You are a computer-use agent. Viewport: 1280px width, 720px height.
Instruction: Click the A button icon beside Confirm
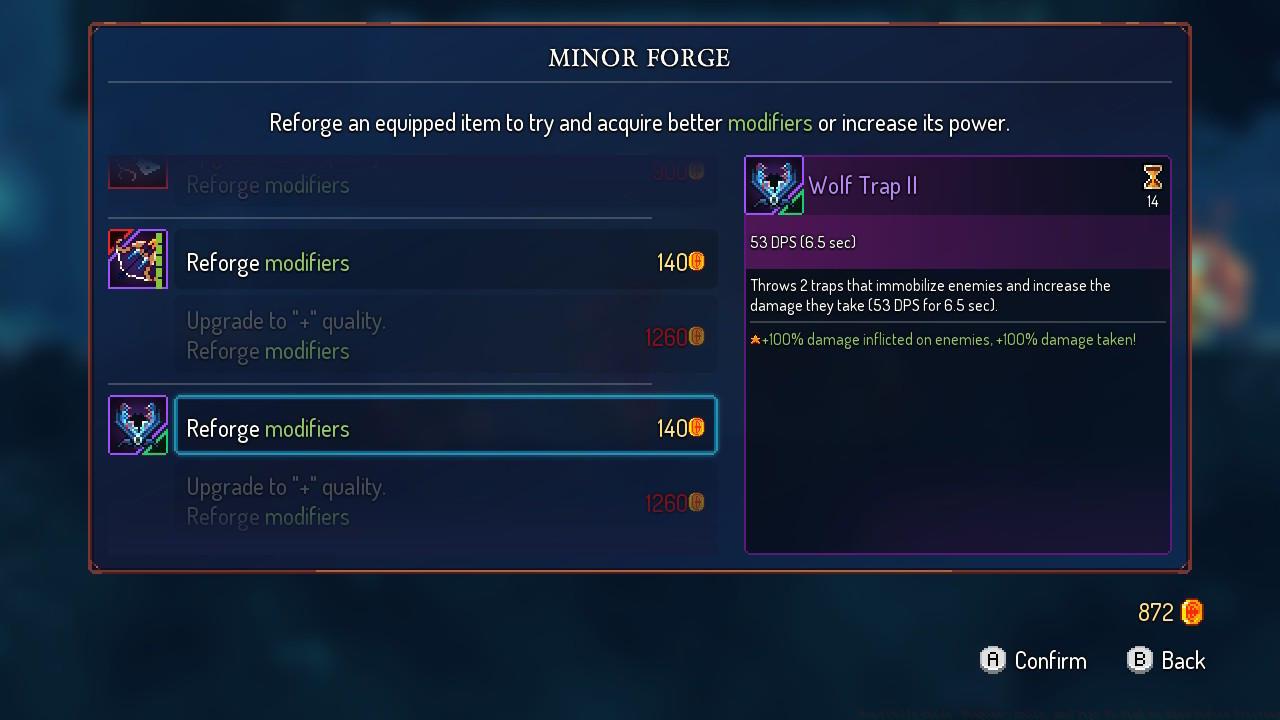991,660
